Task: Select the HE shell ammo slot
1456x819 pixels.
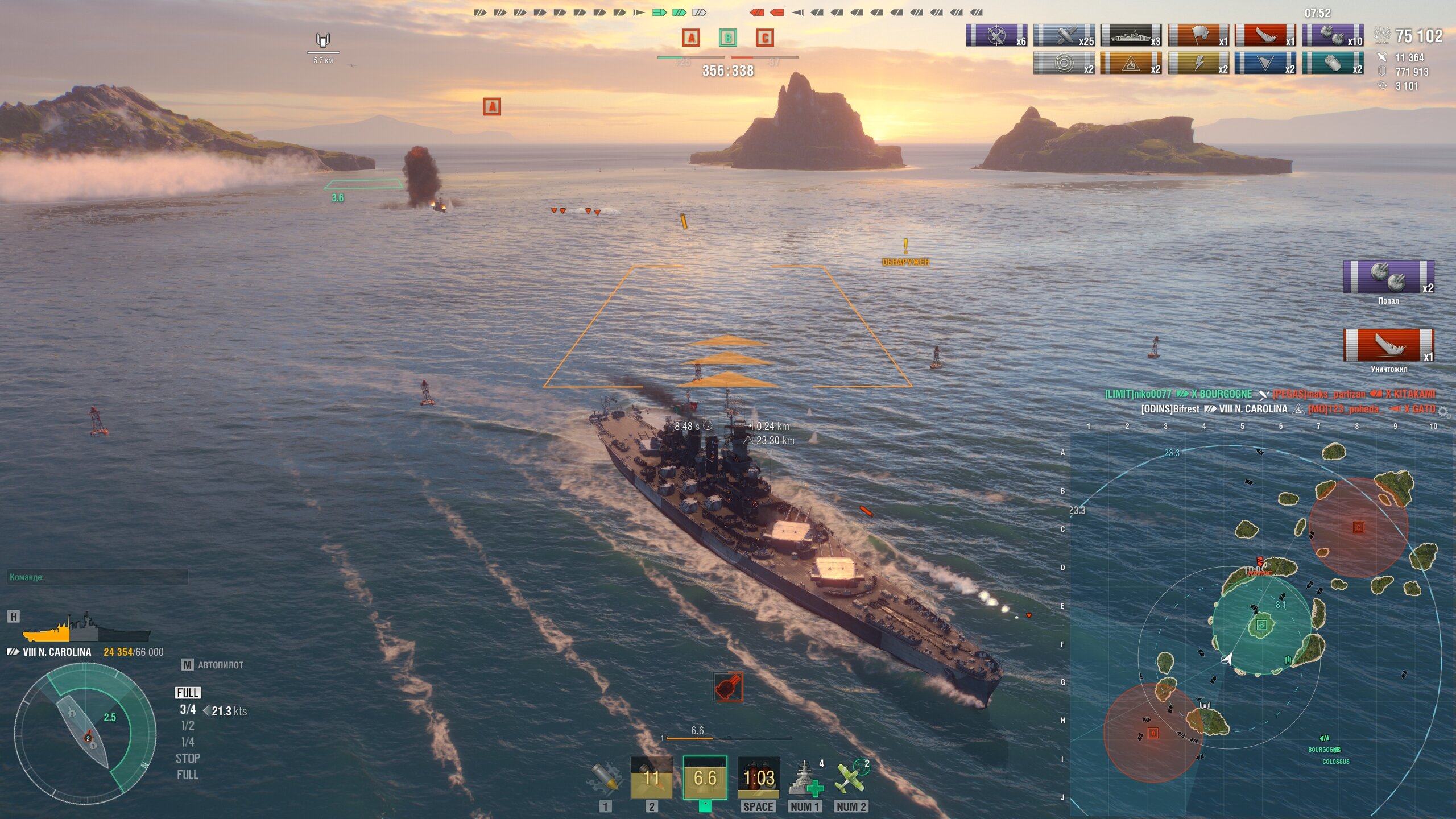Action: [604, 777]
